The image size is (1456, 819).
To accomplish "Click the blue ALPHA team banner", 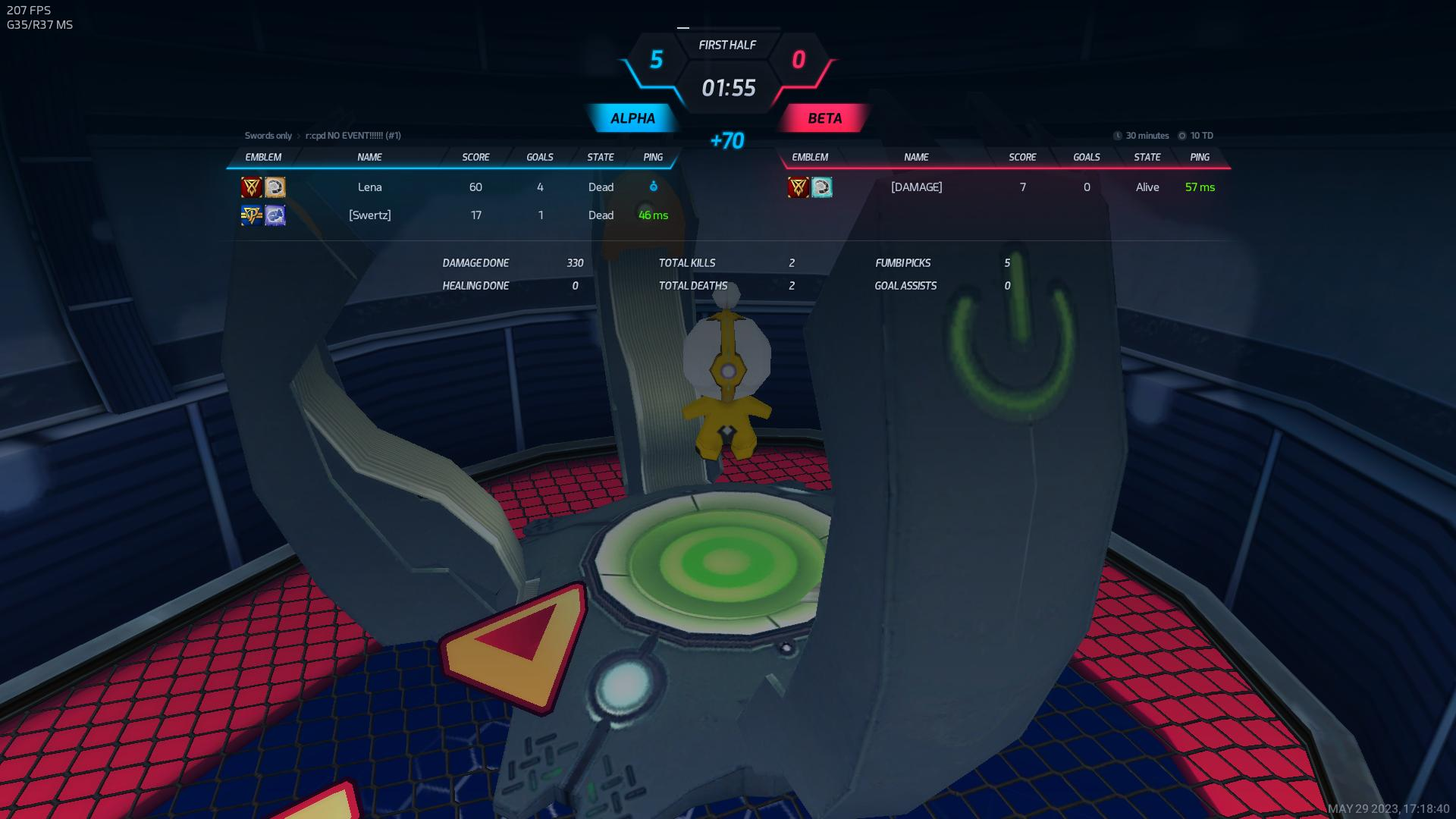I will pos(632,118).
